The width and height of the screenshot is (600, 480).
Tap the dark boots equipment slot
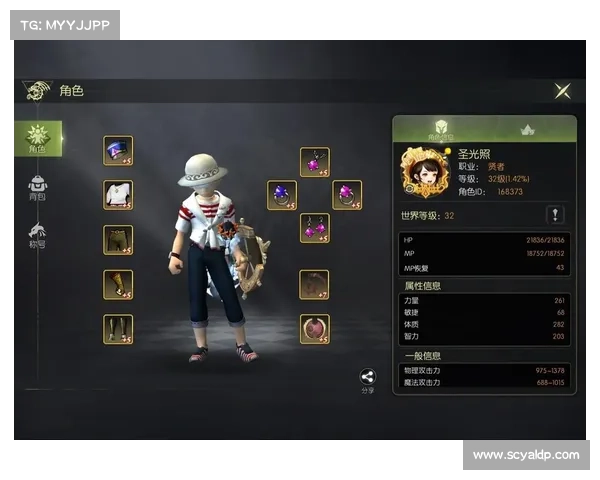pyautogui.click(x=118, y=329)
